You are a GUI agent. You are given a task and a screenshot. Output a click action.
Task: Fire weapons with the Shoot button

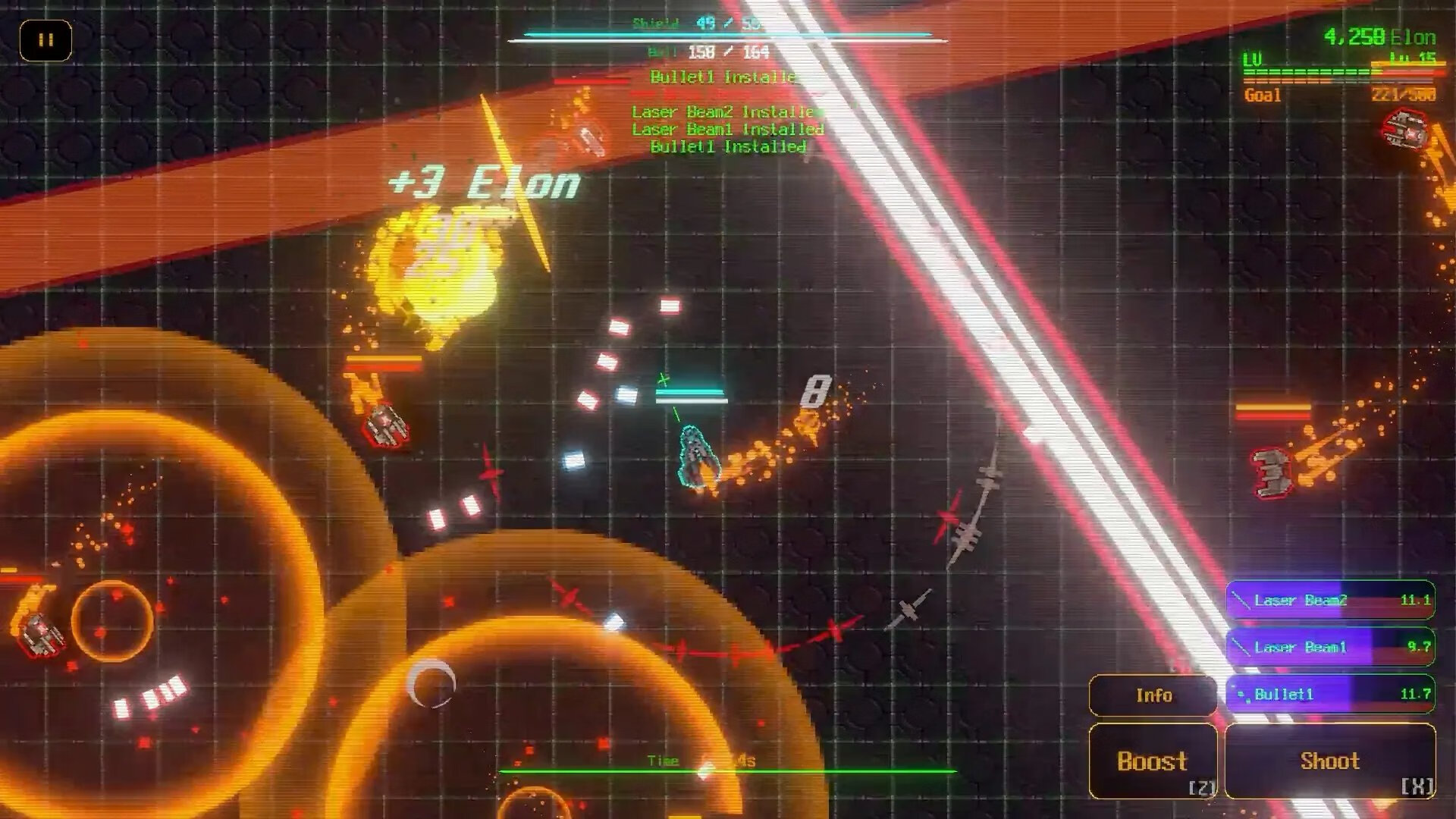tap(1330, 761)
